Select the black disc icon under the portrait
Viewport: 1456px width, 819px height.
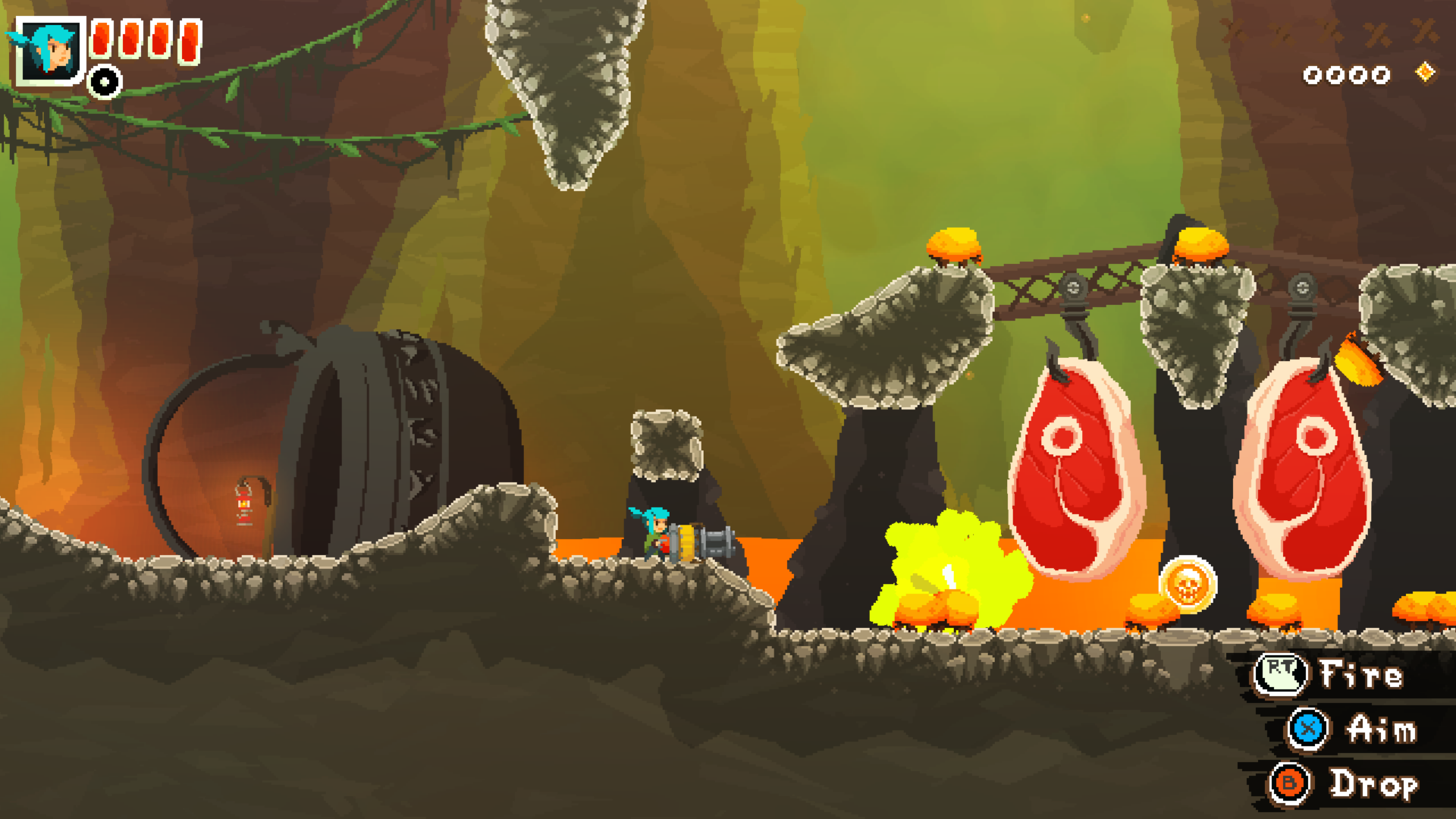point(105,82)
